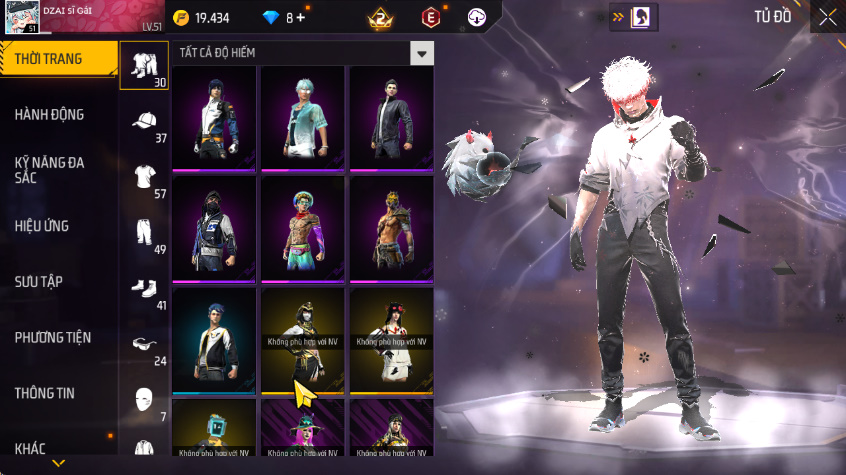The width and height of the screenshot is (846, 475).
Task: Go to the SƯU TẬP category
Action: [40, 281]
